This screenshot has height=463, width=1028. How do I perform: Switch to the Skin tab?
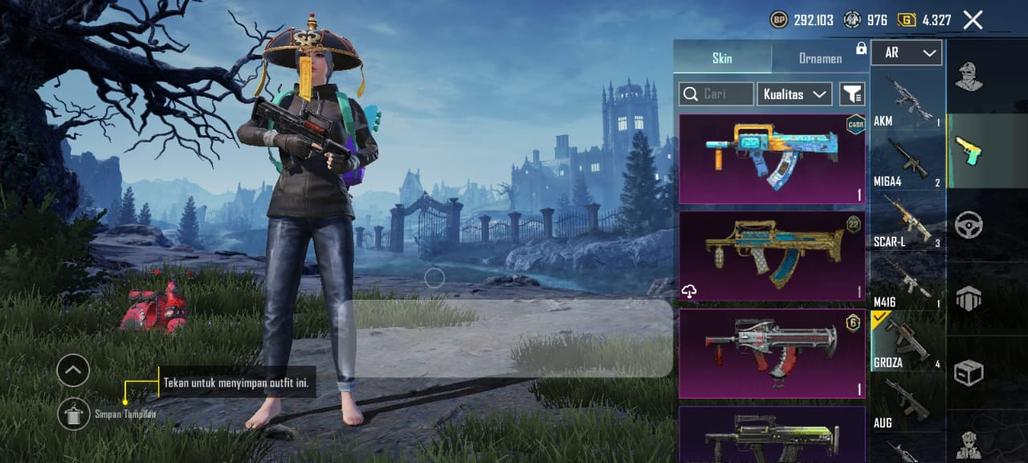coord(722,58)
